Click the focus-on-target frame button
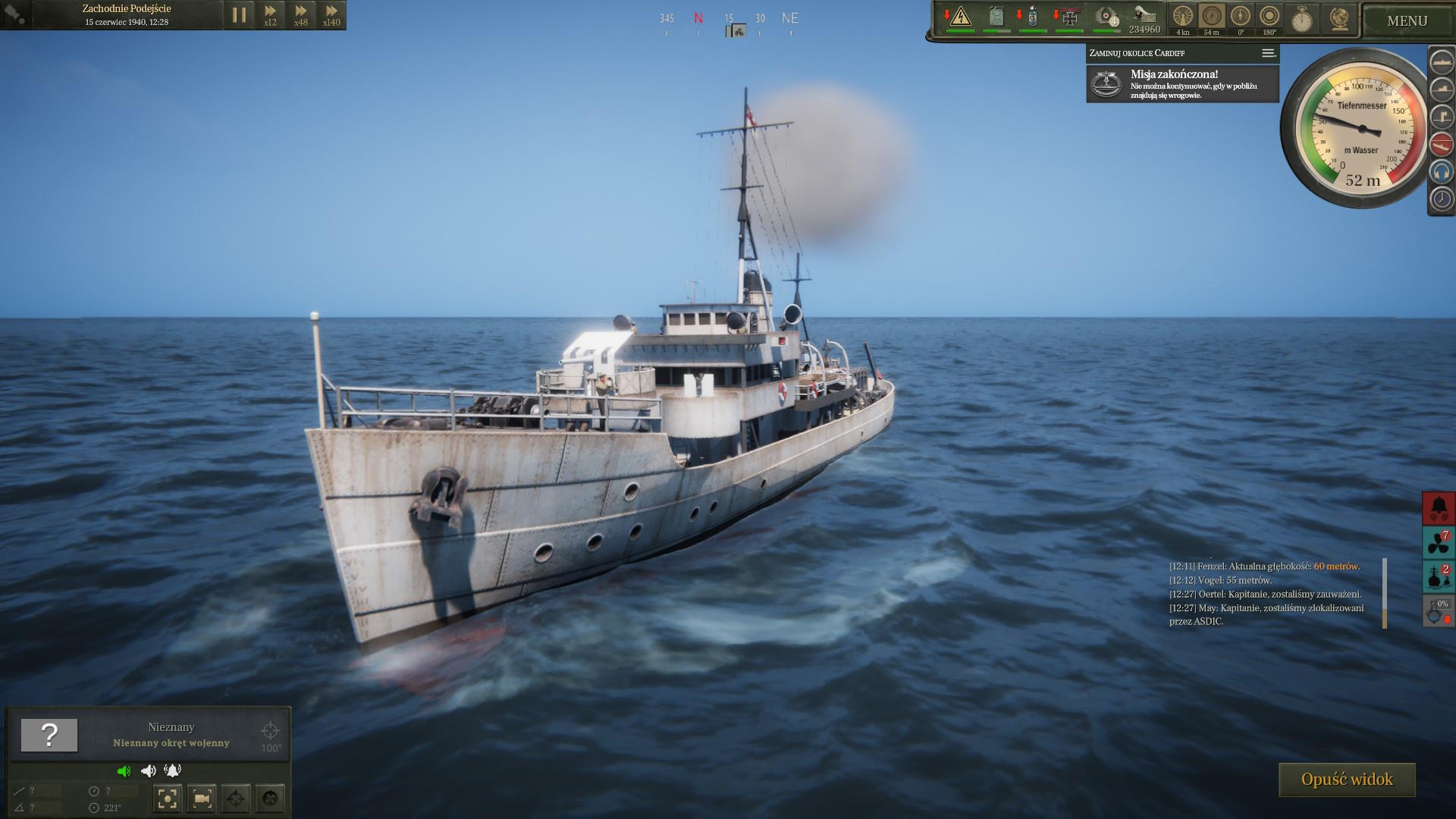 pos(168,798)
